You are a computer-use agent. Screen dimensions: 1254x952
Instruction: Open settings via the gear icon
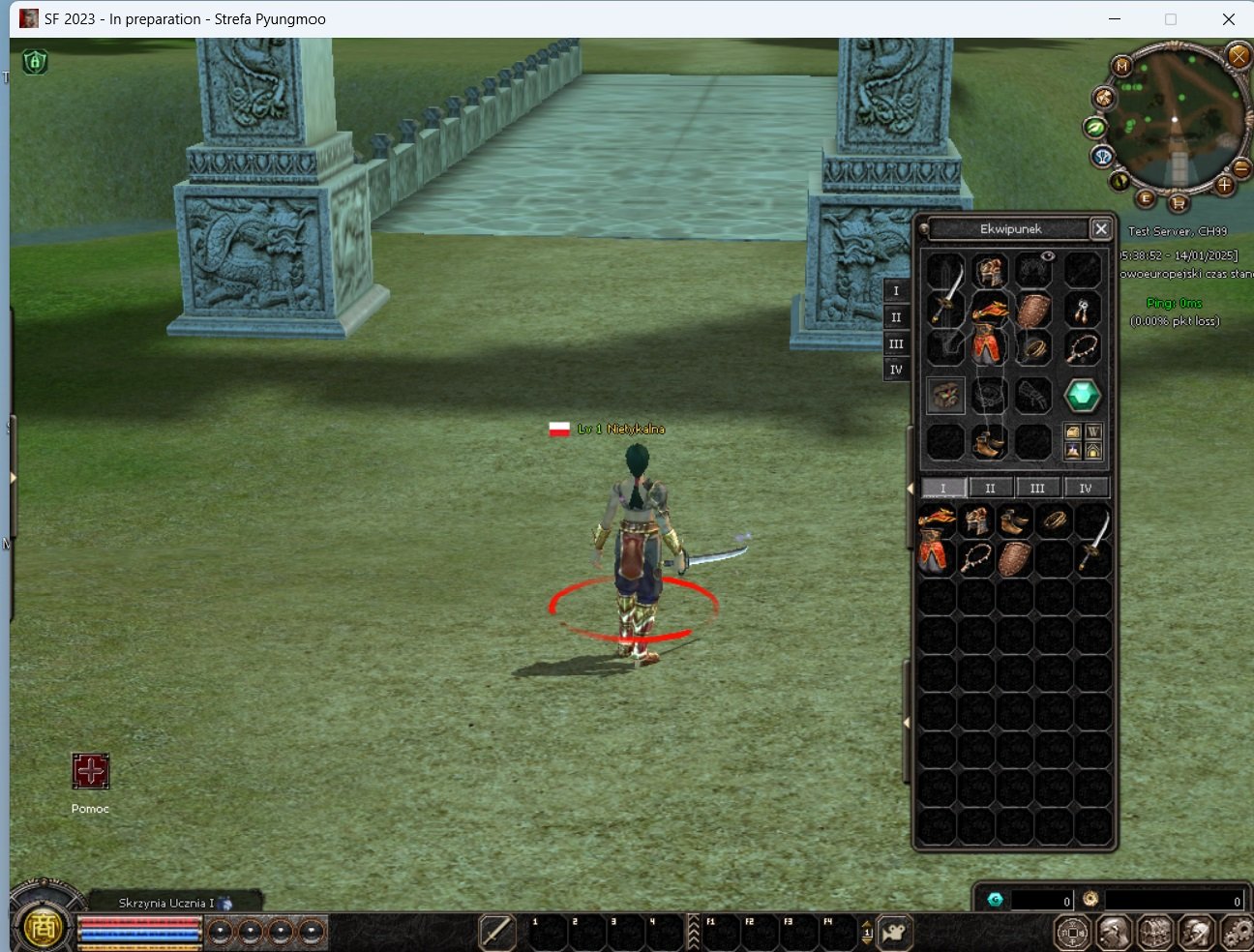pyautogui.click(x=1238, y=933)
